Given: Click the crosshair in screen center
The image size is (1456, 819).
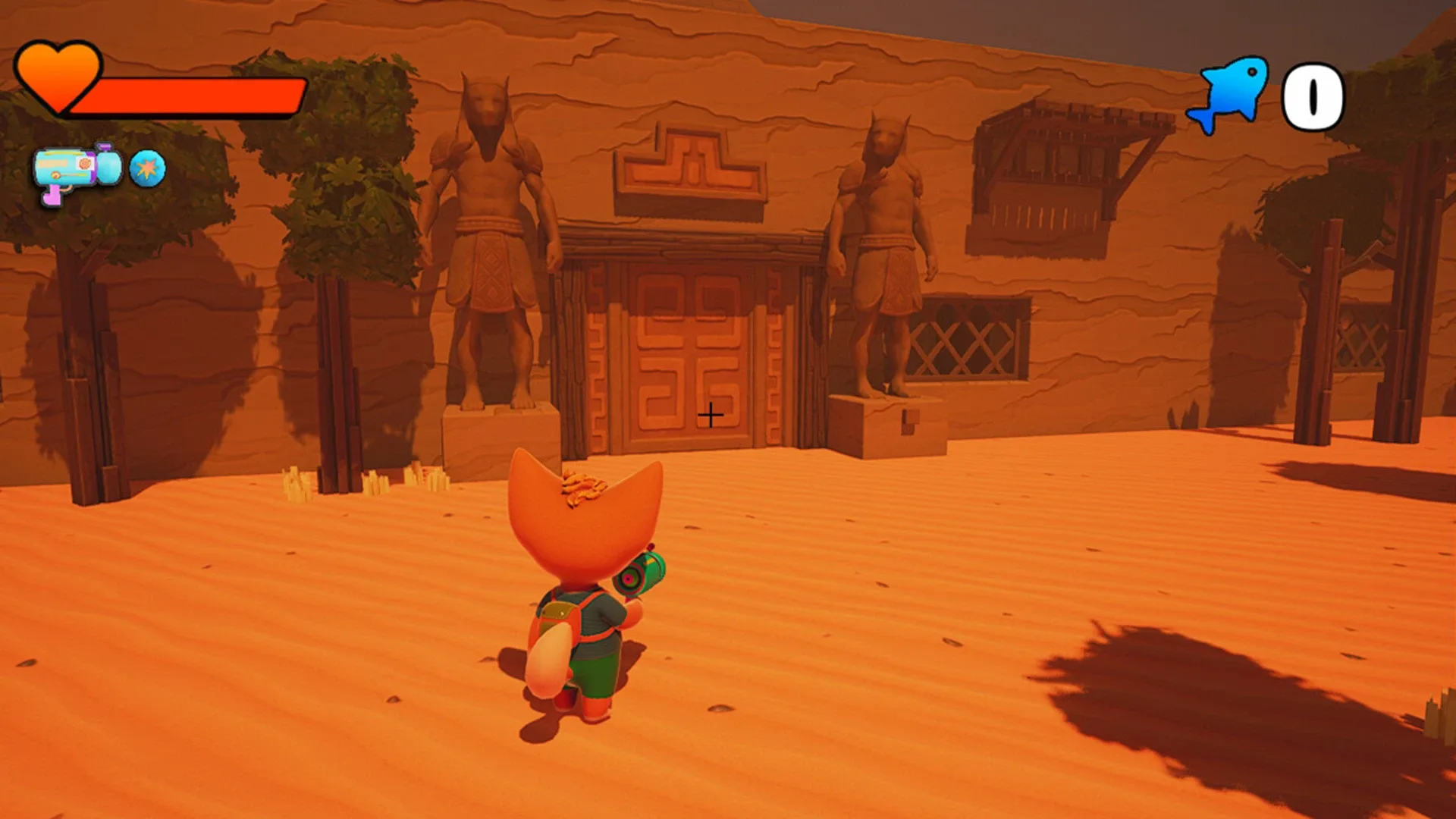Looking at the screenshot, I should [x=710, y=415].
